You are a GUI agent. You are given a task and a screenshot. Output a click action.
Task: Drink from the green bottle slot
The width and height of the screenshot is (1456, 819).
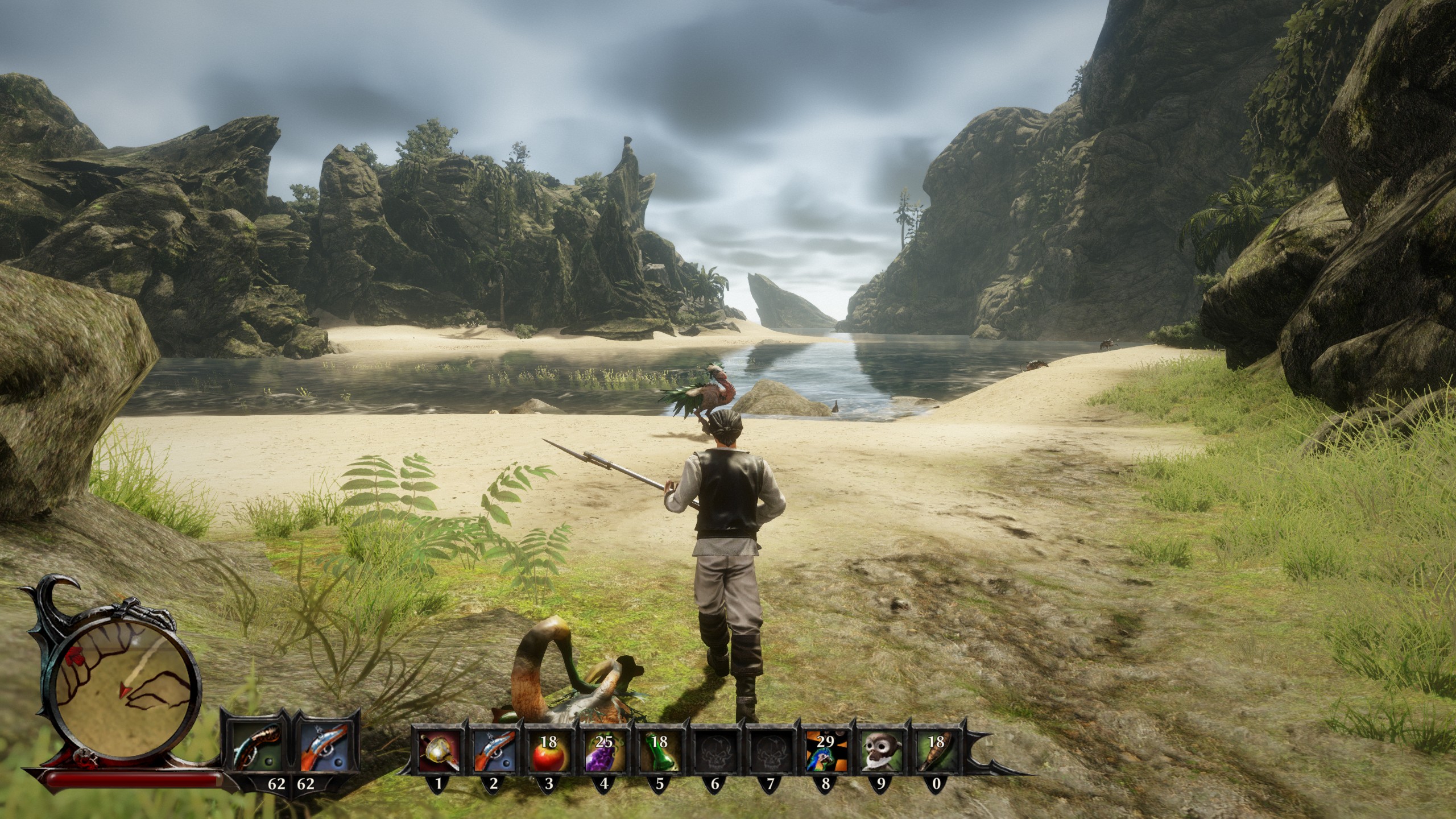pos(659,754)
